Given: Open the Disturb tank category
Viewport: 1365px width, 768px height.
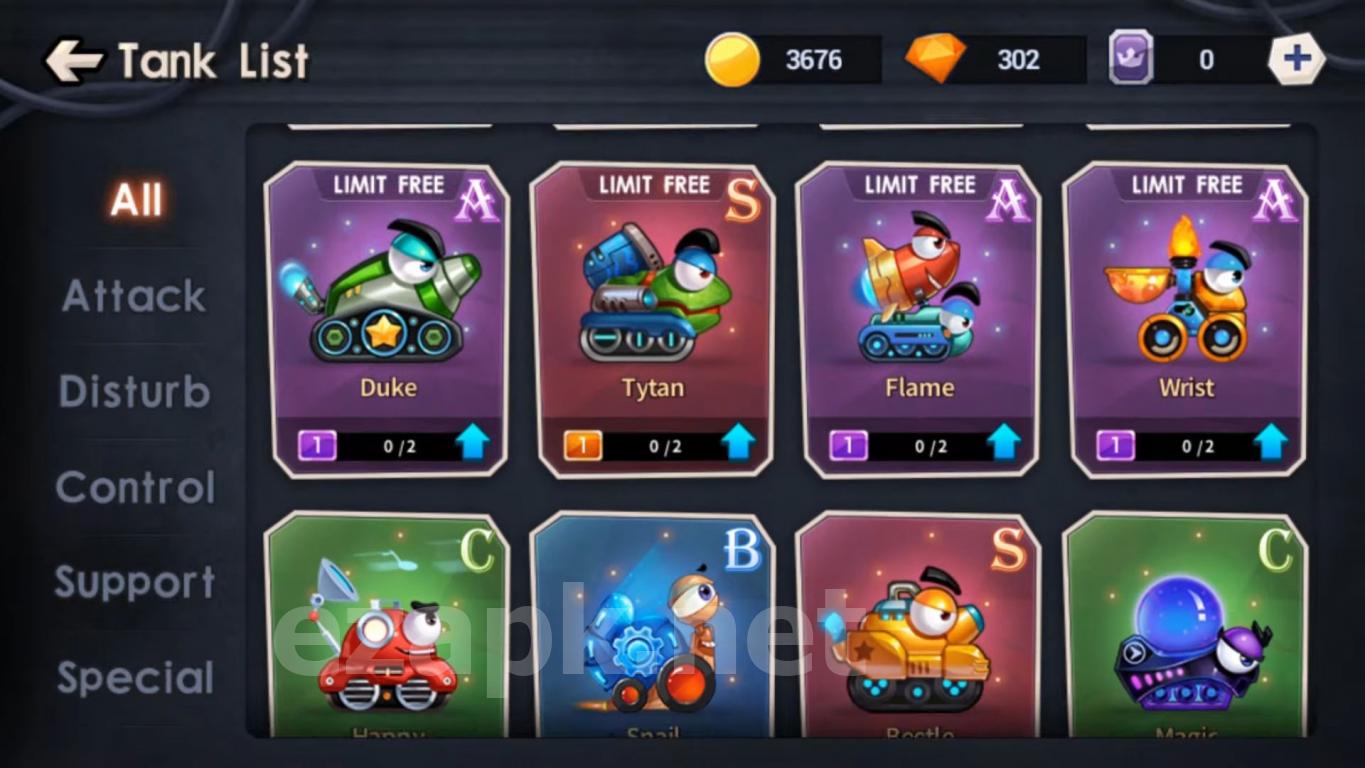Looking at the screenshot, I should 135,391.
